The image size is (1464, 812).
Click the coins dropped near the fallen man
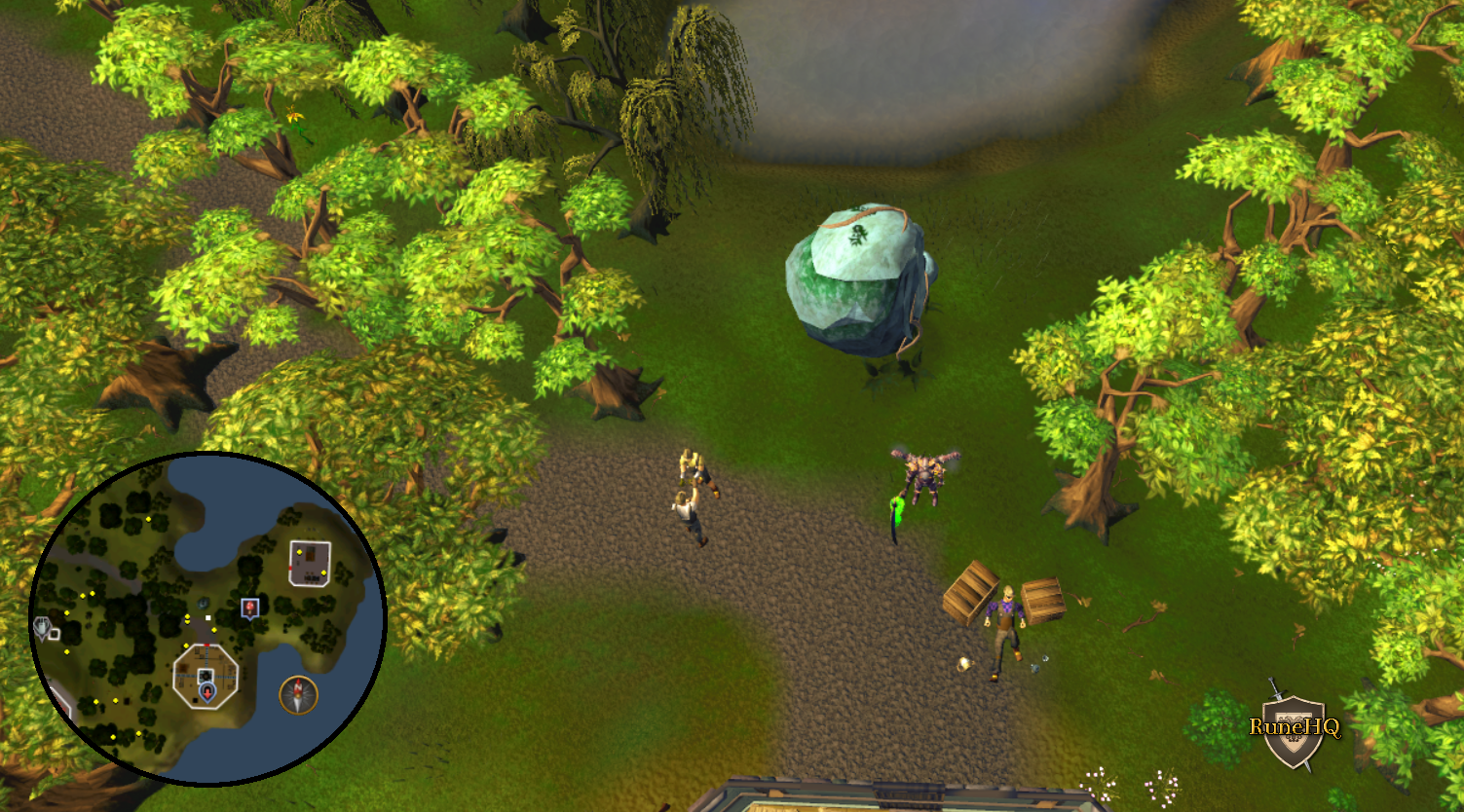pos(963,666)
